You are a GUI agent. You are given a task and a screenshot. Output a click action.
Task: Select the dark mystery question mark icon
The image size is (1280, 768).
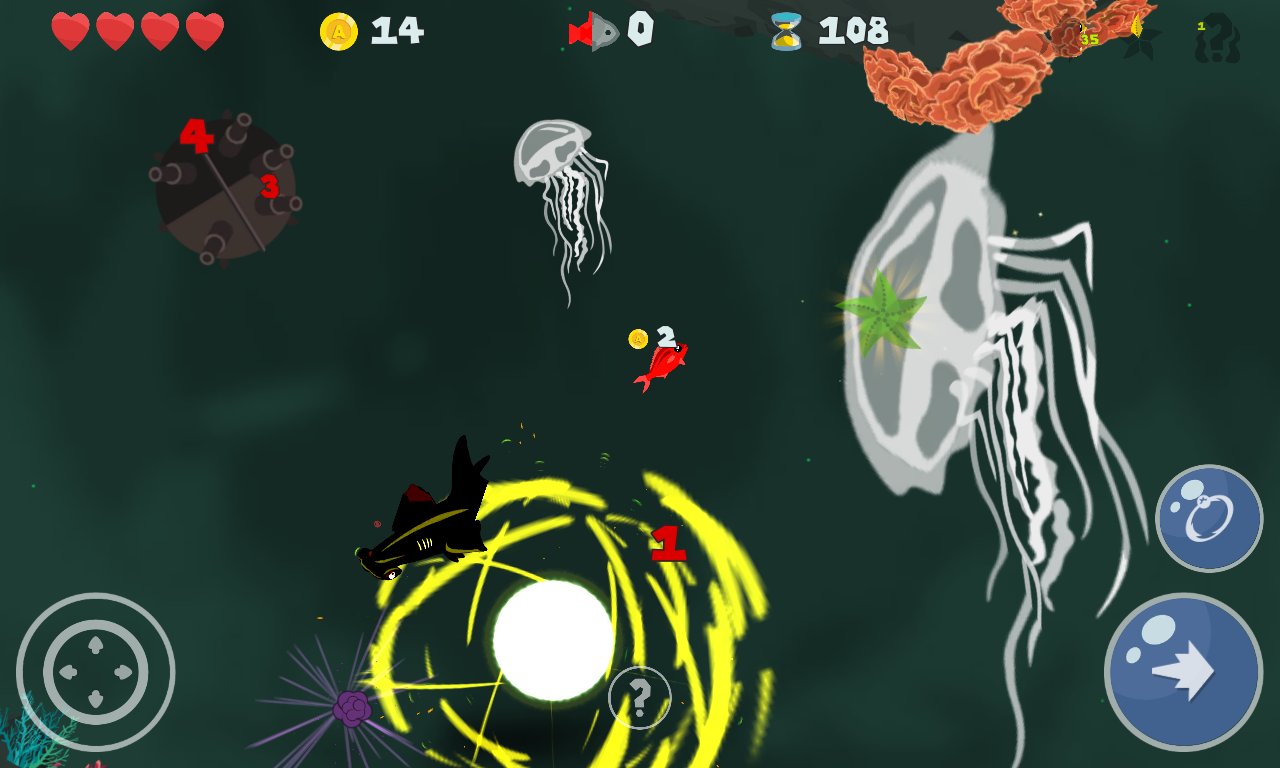pyautogui.click(x=1217, y=38)
